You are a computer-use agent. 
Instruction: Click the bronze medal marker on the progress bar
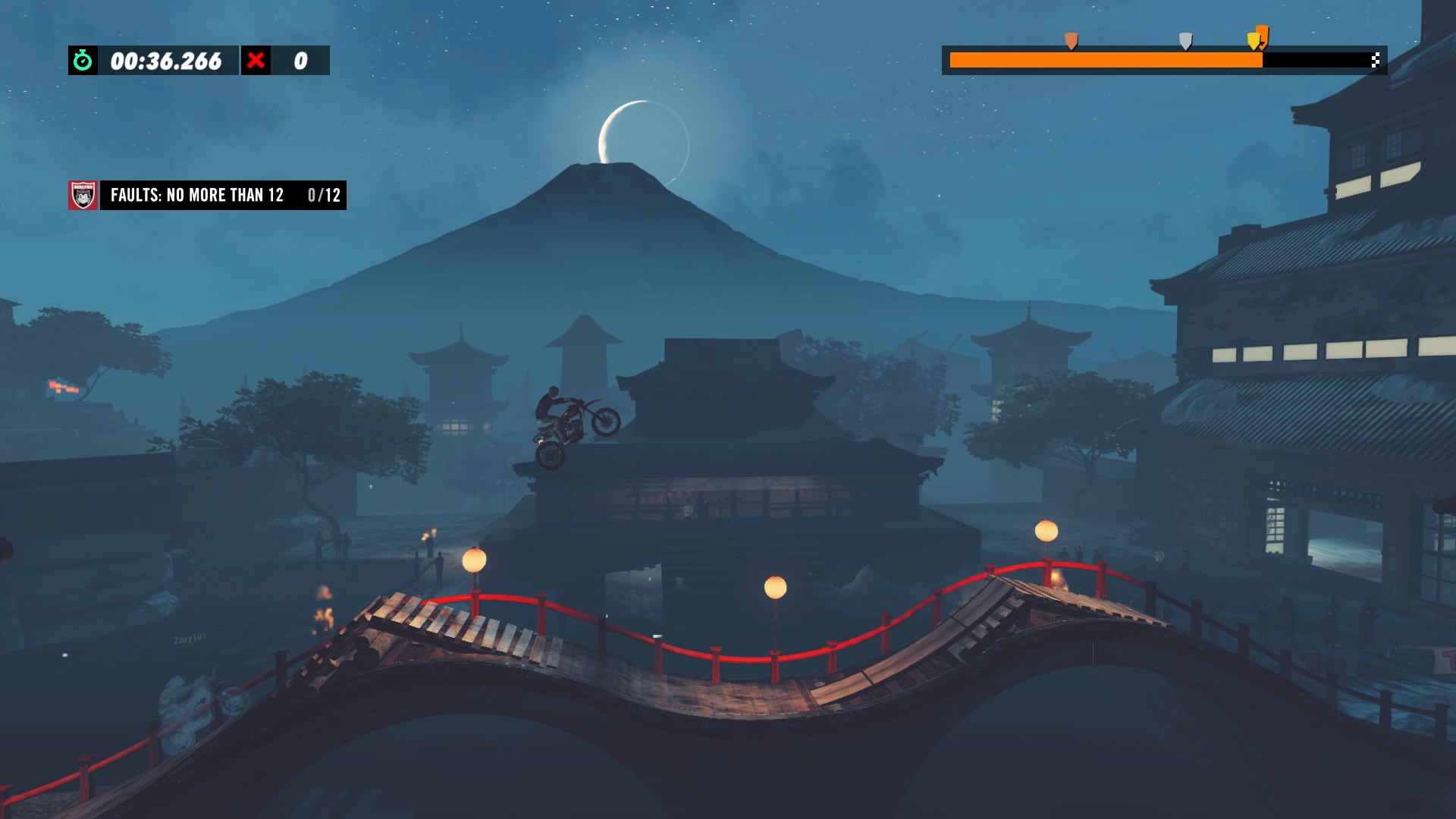[x=1071, y=41]
